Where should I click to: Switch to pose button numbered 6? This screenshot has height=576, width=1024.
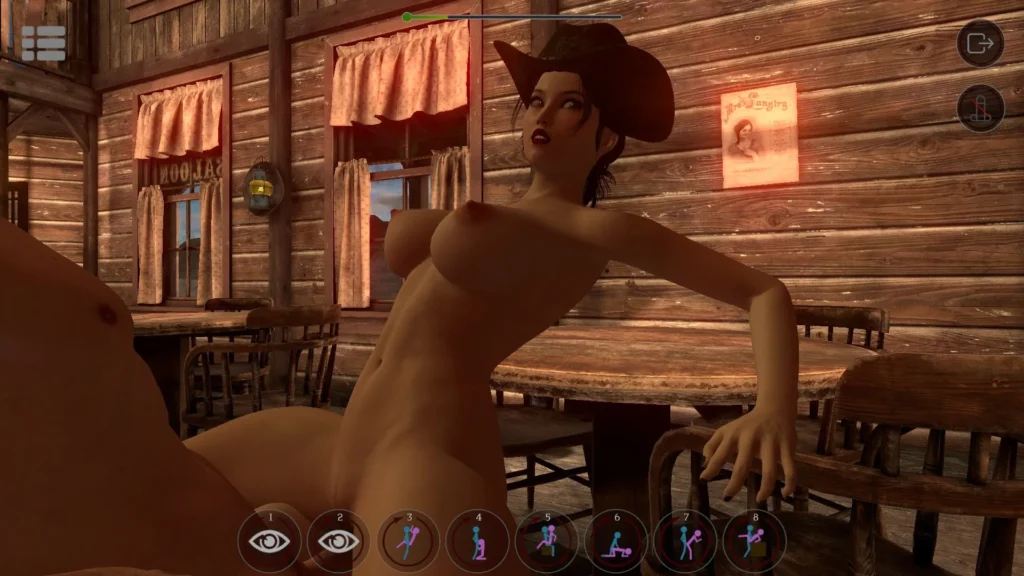[616, 541]
